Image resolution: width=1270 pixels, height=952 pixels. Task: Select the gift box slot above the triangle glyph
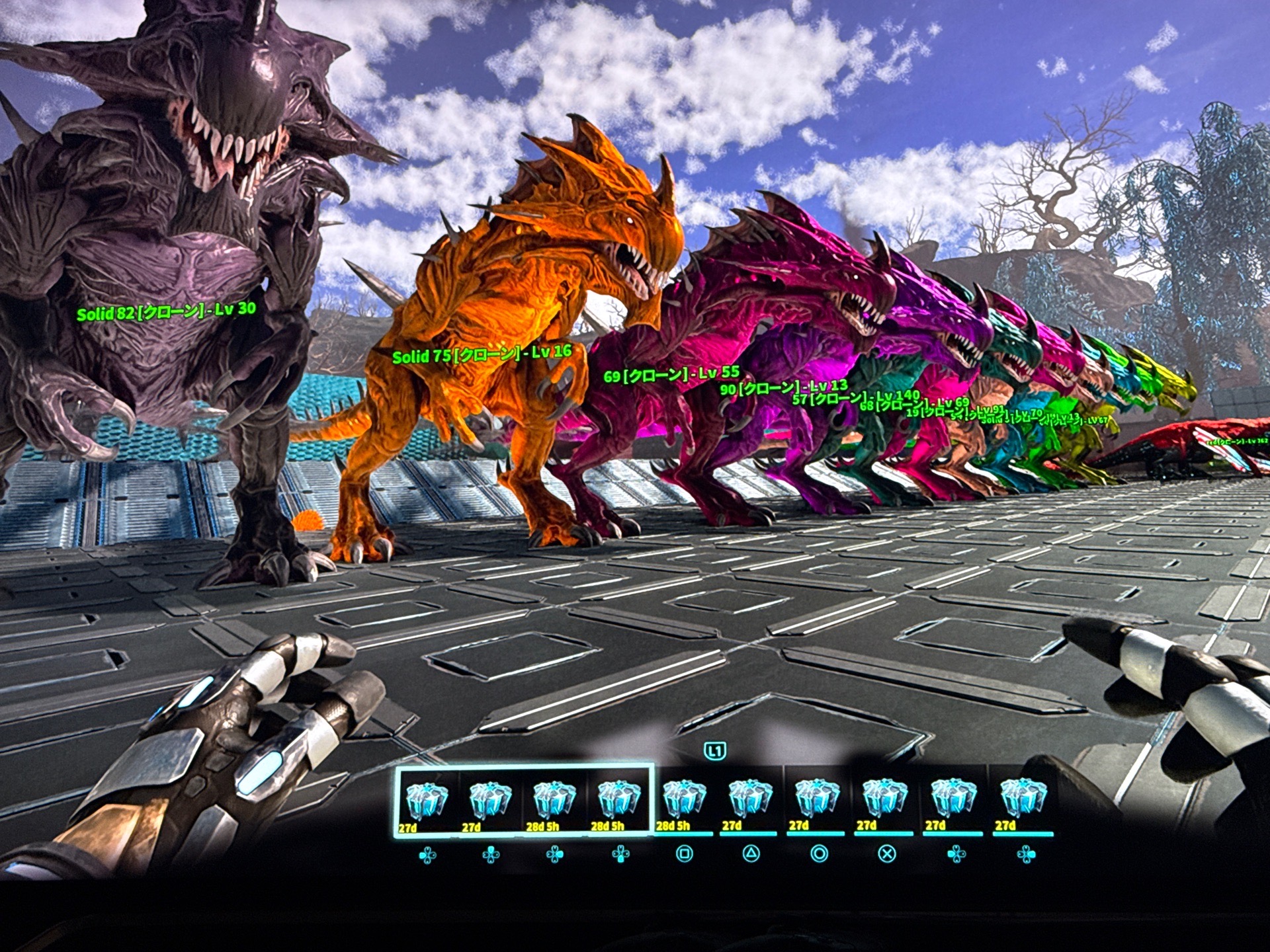click(750, 800)
